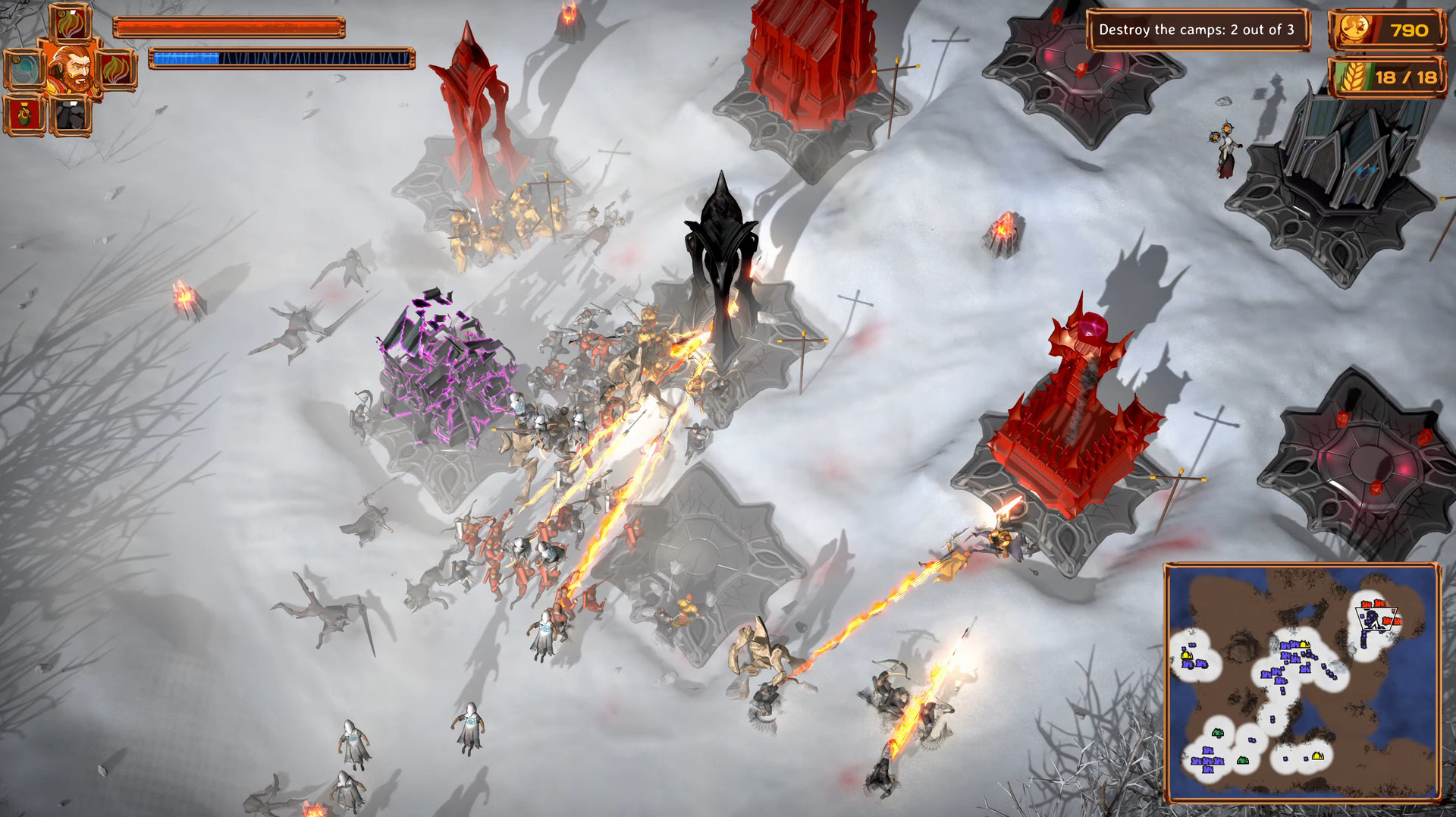Use the potion item icon

pyautogui.click(x=24, y=113)
